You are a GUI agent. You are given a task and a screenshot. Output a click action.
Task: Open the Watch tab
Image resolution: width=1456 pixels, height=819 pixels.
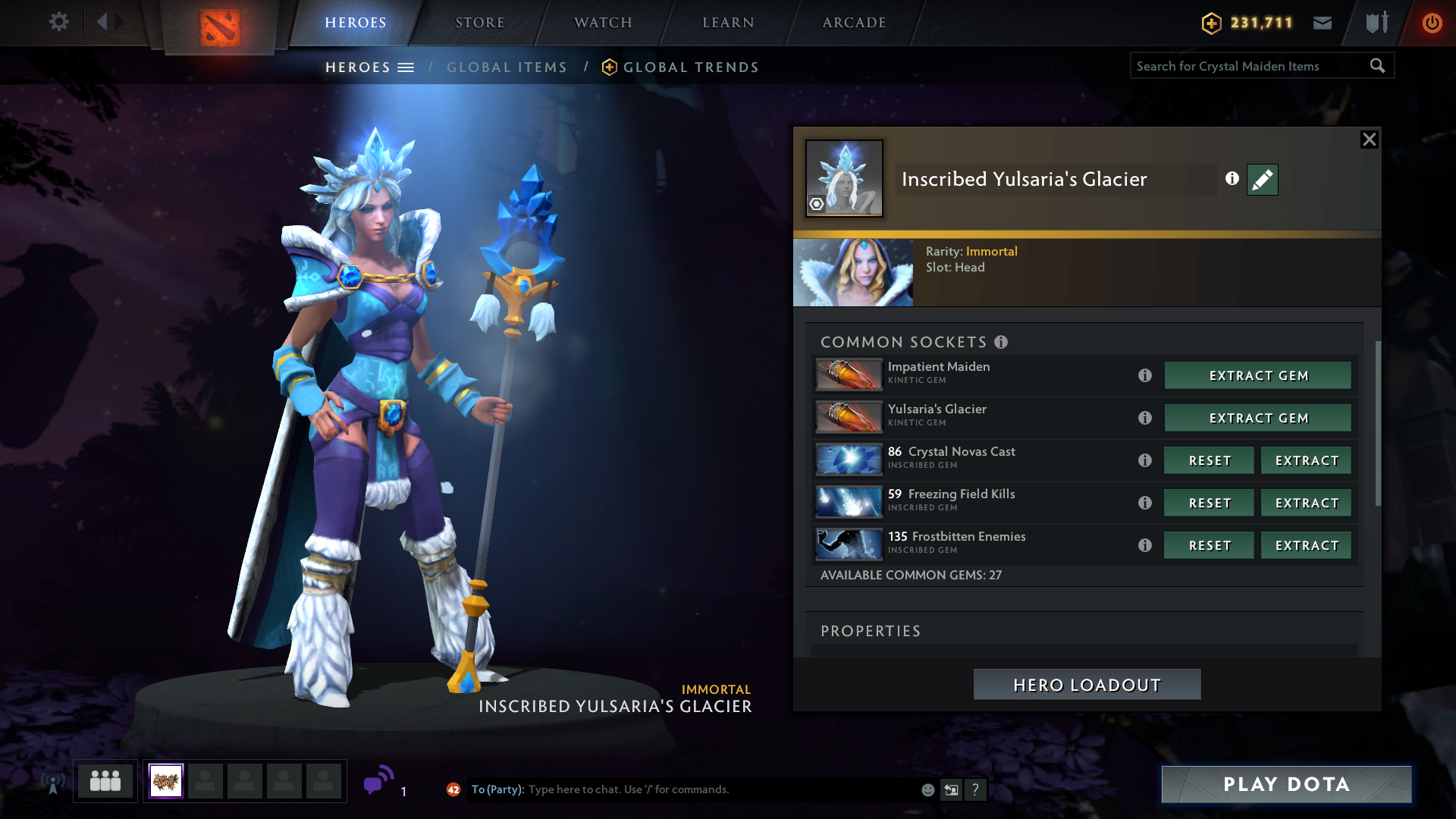pyautogui.click(x=603, y=23)
